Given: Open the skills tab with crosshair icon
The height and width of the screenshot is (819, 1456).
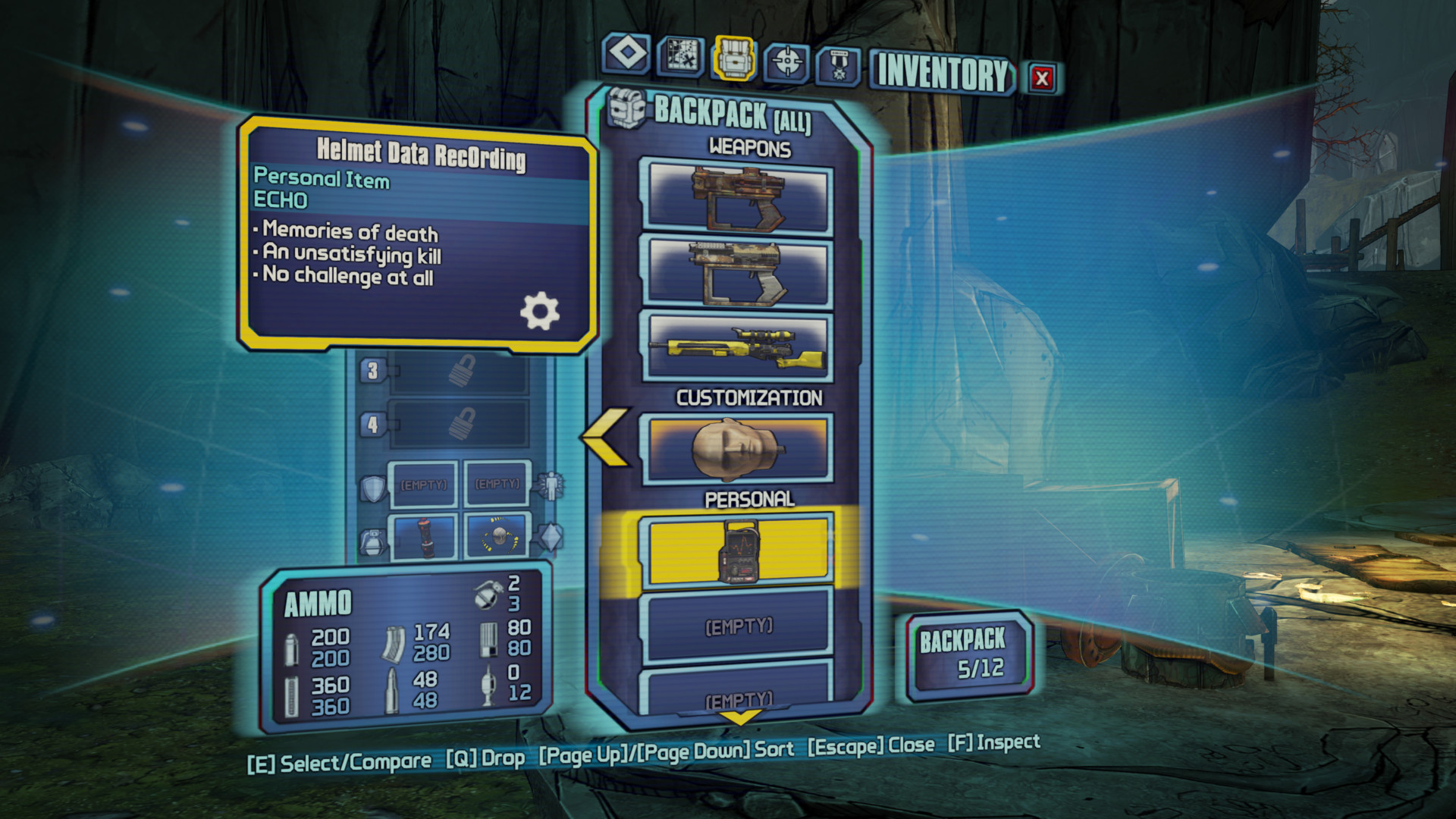Looking at the screenshot, I should [786, 61].
